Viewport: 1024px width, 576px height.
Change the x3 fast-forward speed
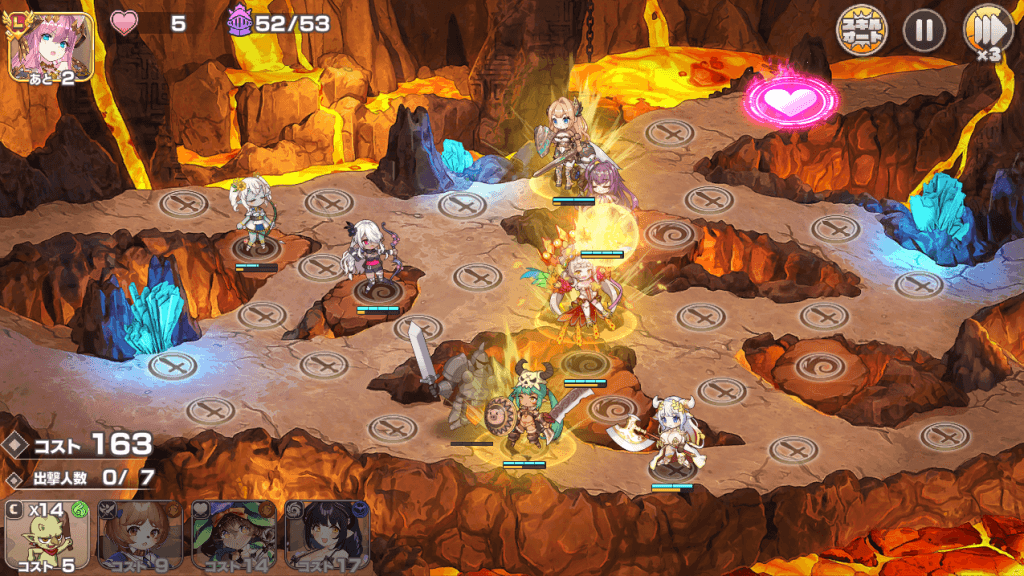coord(987,30)
